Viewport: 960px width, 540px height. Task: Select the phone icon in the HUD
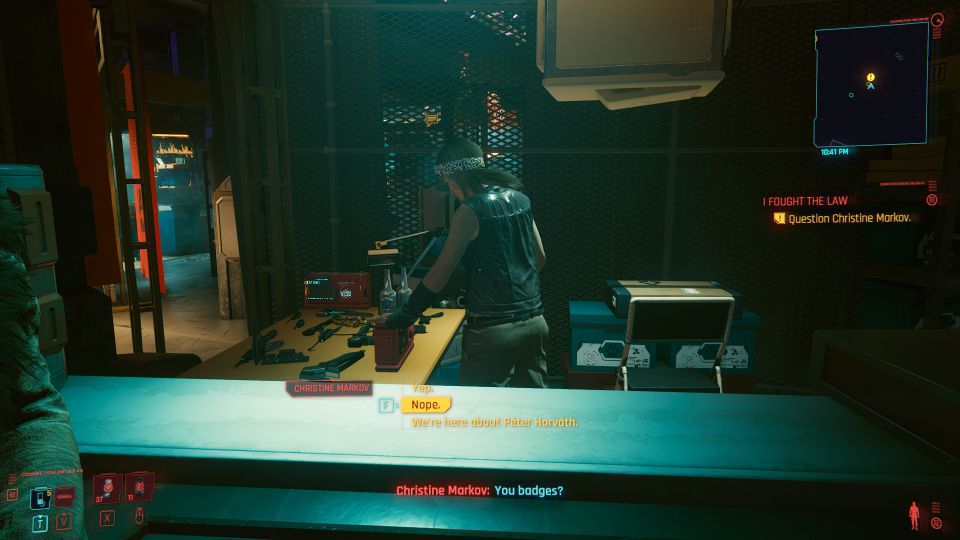pyautogui.click(x=41, y=498)
